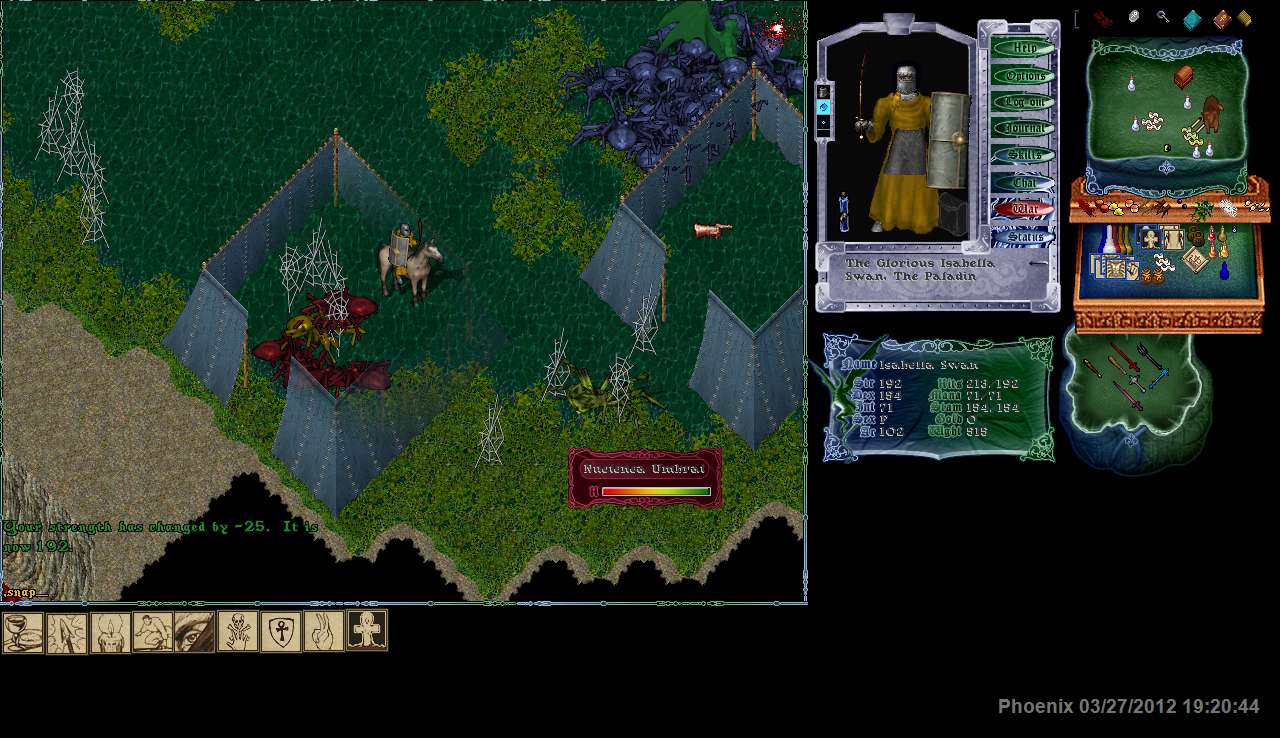Use the candle flame skill icon

click(x=110, y=632)
